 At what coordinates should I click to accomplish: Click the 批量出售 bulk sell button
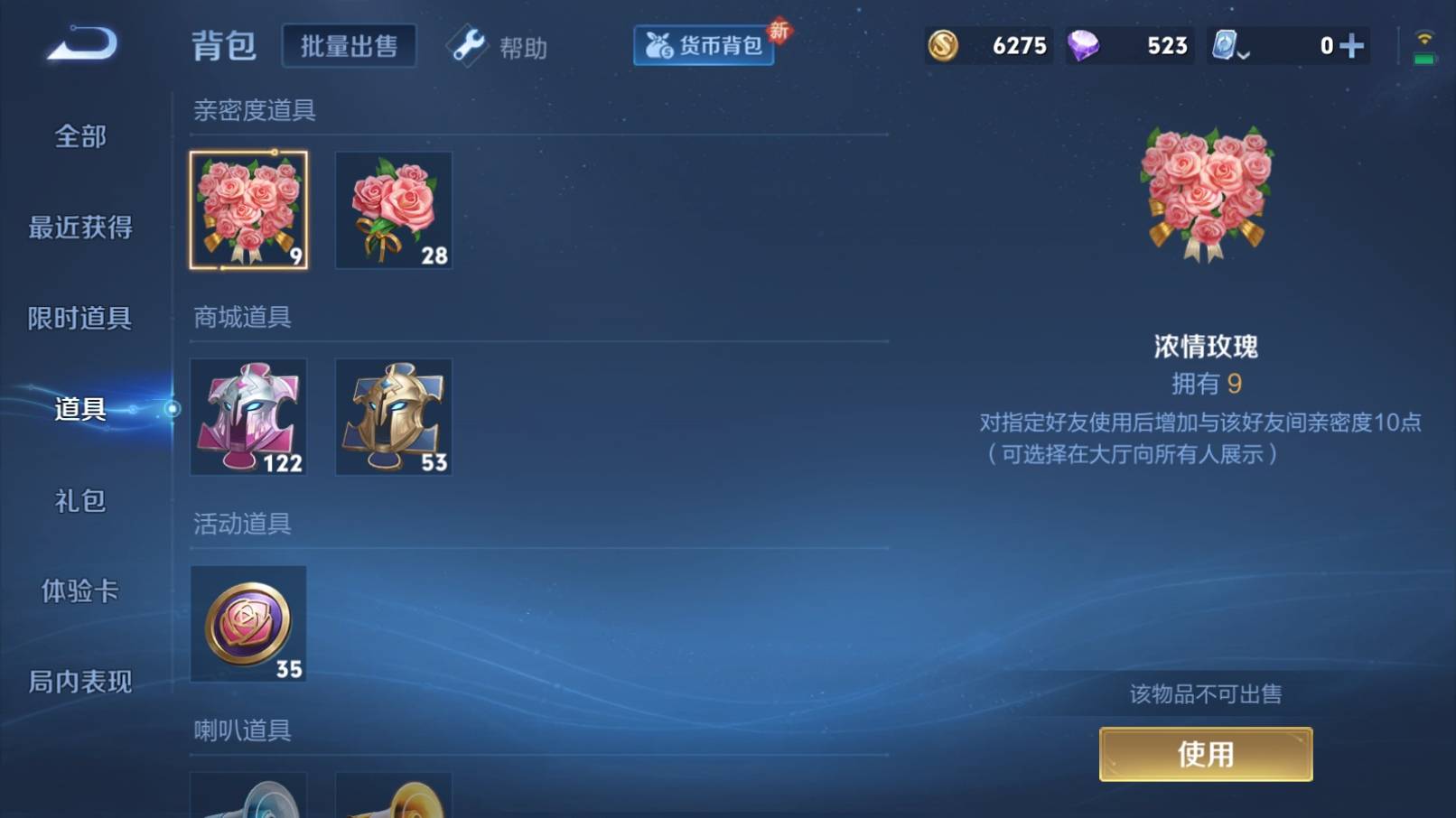pos(350,45)
